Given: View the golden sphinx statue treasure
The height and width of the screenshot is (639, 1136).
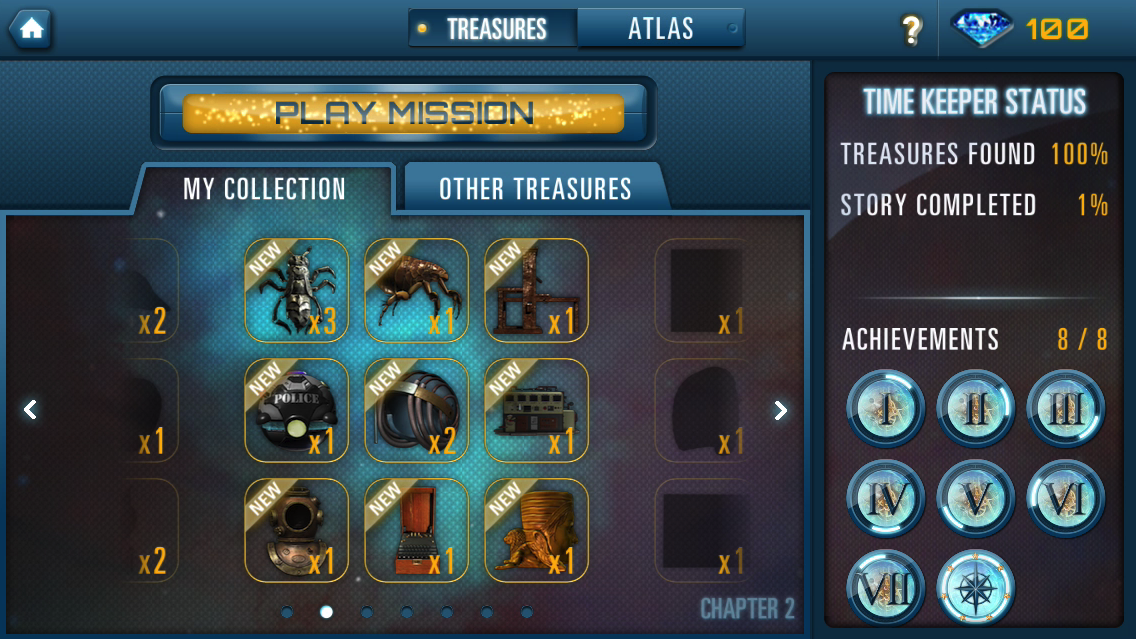Looking at the screenshot, I should 536,530.
